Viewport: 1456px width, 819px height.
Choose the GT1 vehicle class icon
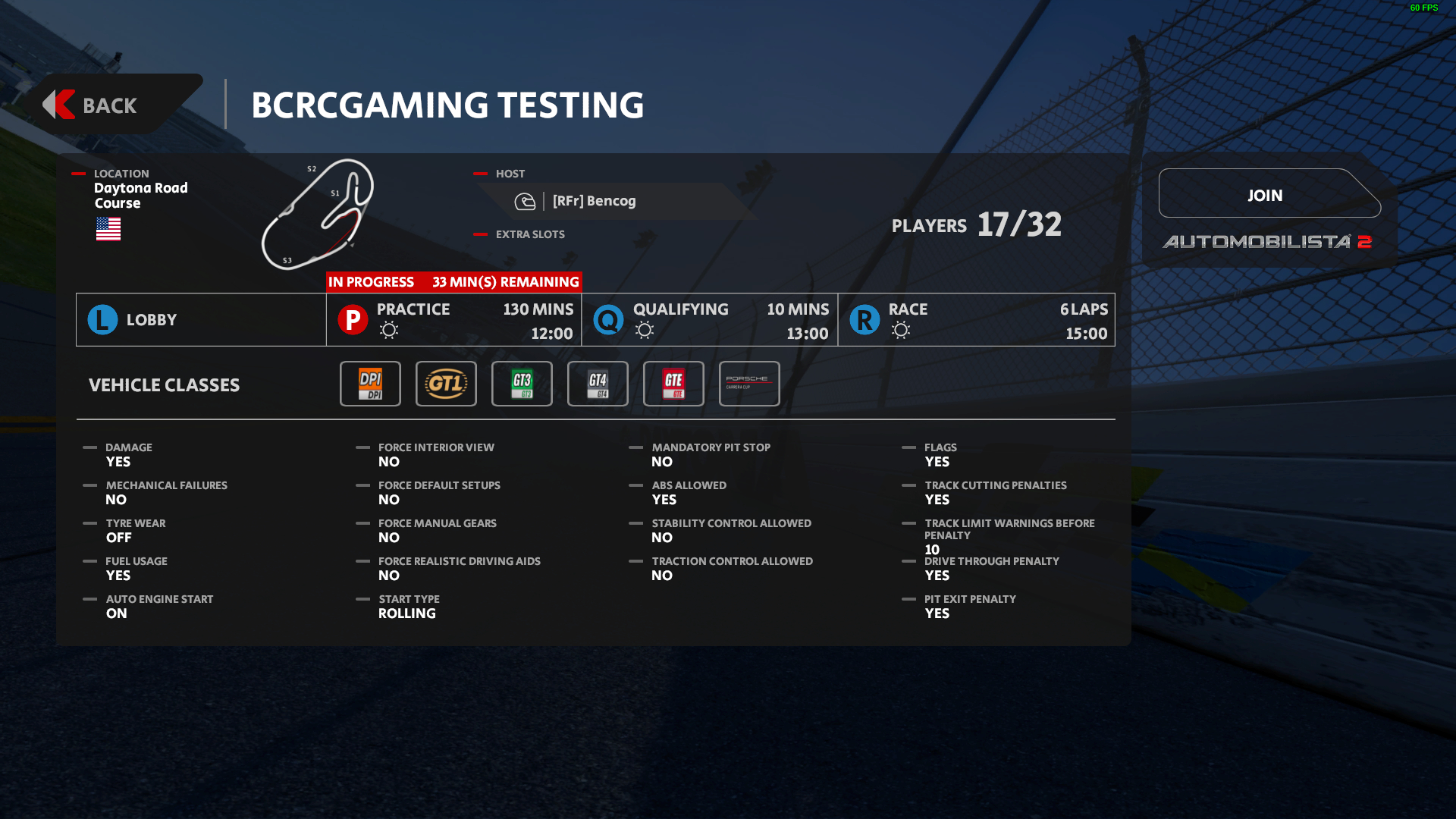pos(446,384)
